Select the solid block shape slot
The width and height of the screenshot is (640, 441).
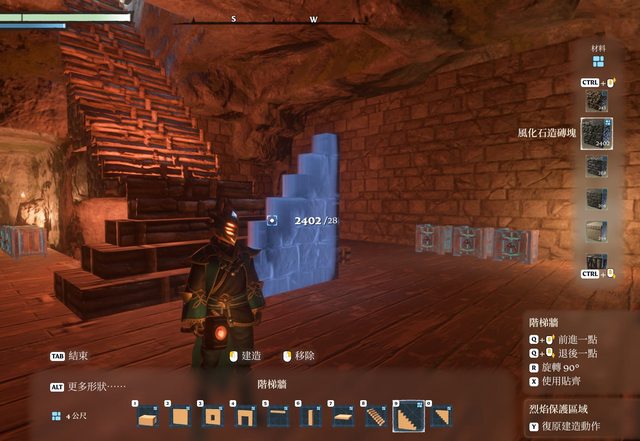coord(148,415)
